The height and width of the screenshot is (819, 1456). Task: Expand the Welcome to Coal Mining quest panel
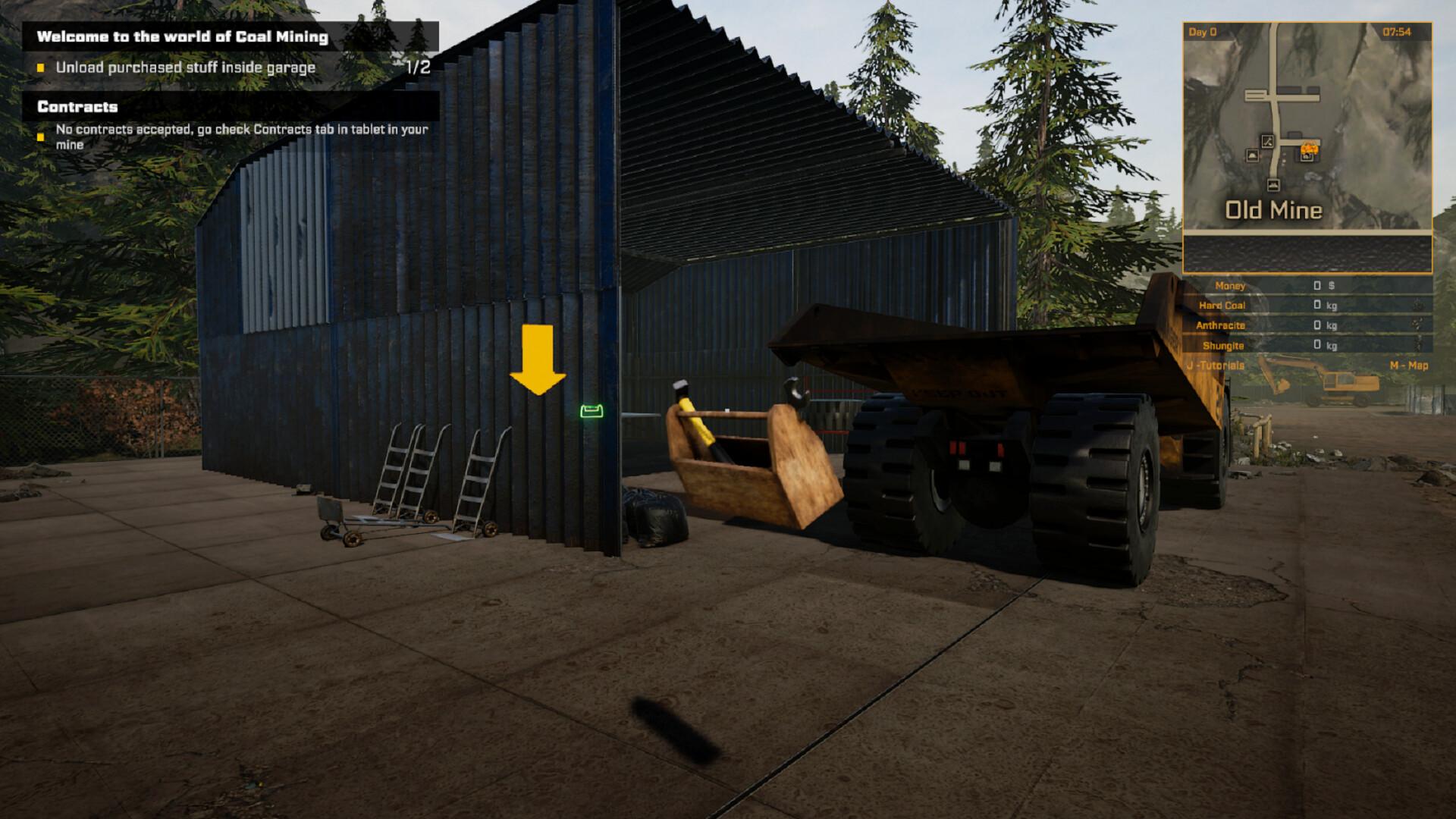click(184, 35)
